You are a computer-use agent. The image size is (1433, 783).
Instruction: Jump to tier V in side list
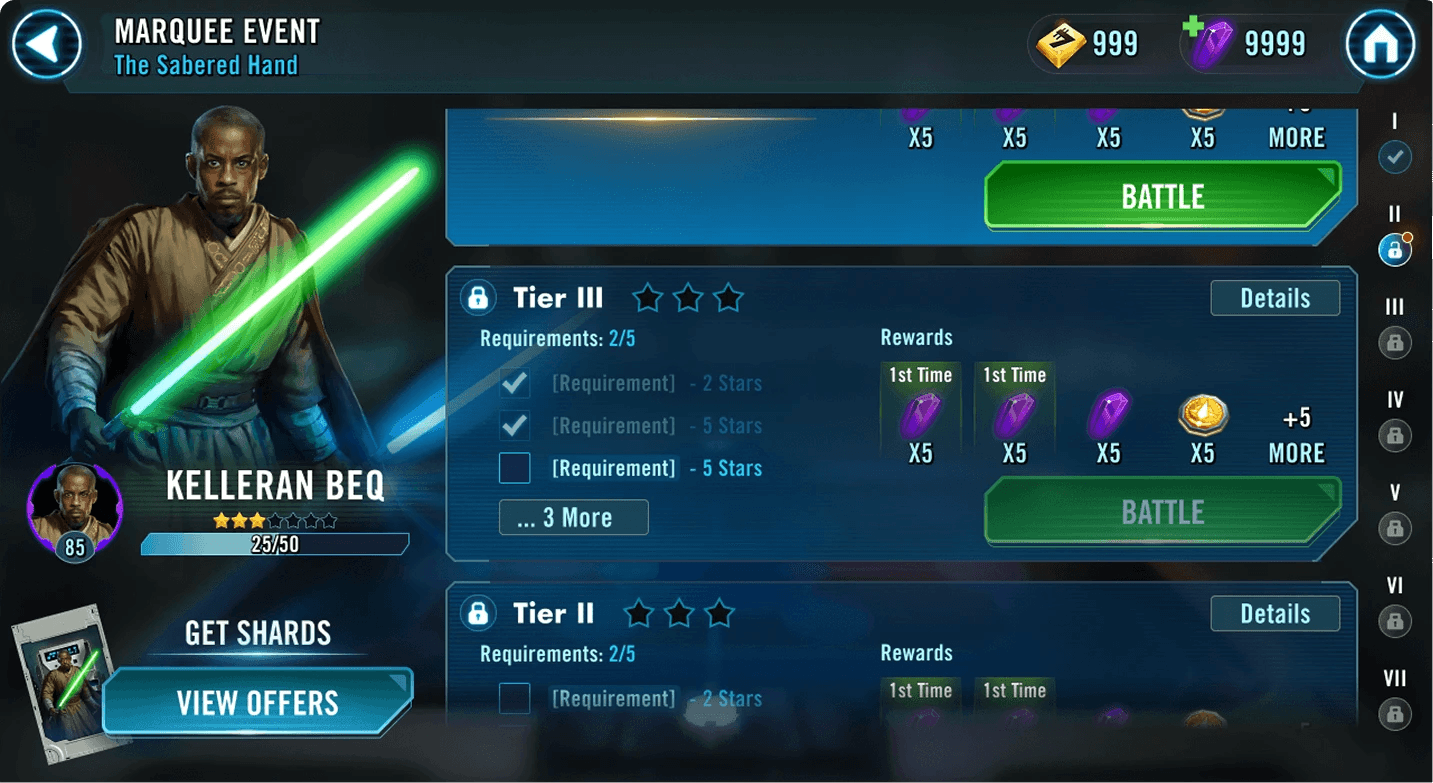(x=1395, y=527)
